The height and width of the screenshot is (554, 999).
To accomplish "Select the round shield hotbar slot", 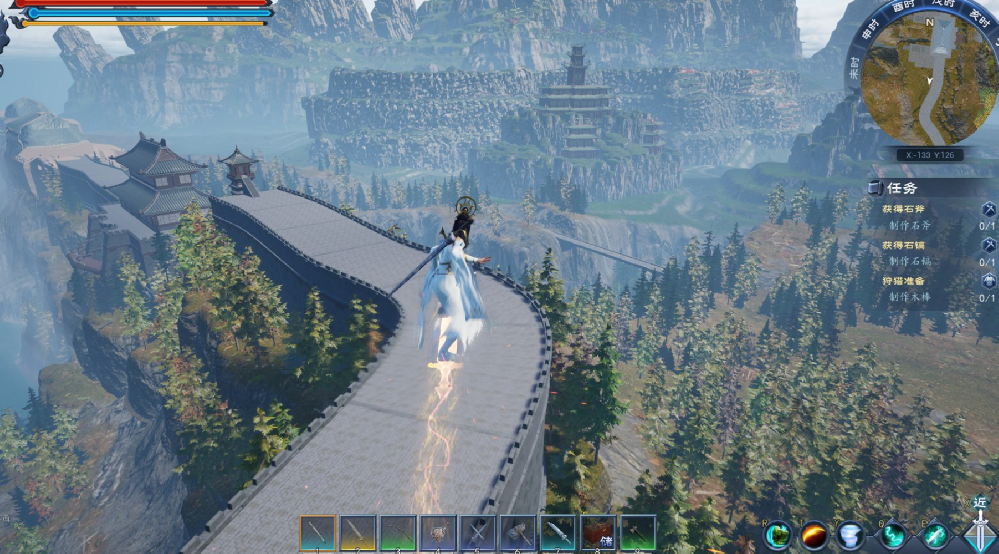I will (x=438, y=532).
